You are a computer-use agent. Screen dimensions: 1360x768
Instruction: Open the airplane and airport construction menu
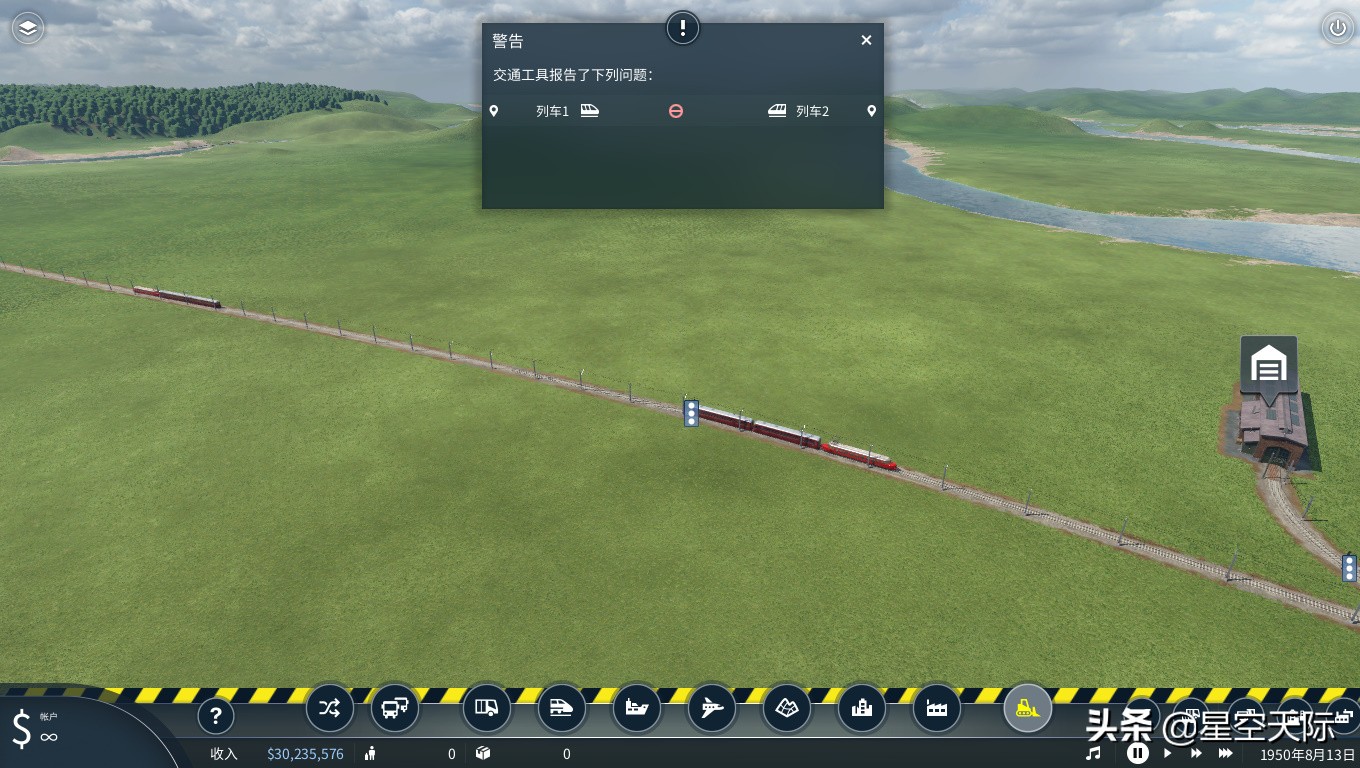(712, 709)
